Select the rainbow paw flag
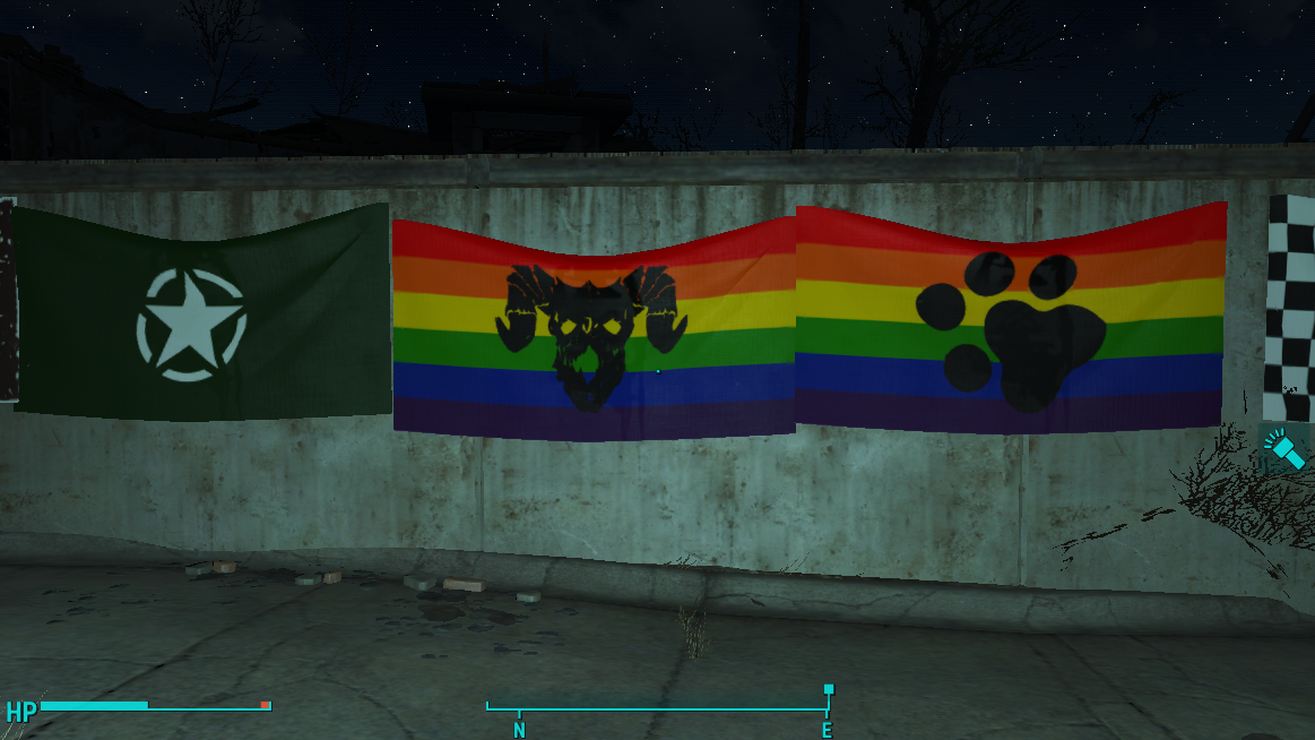 coord(1010,320)
